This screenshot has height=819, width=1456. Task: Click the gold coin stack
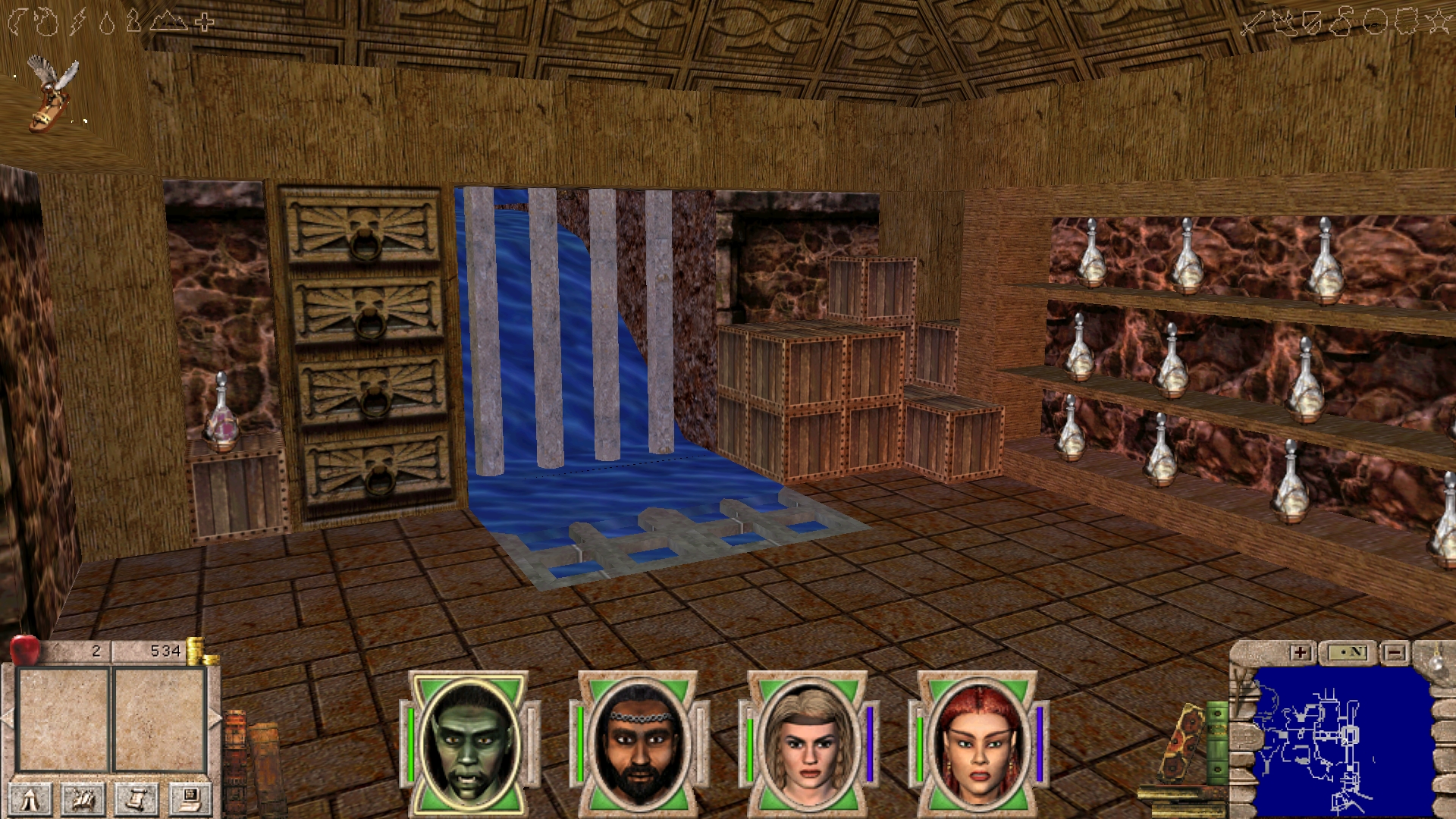197,651
